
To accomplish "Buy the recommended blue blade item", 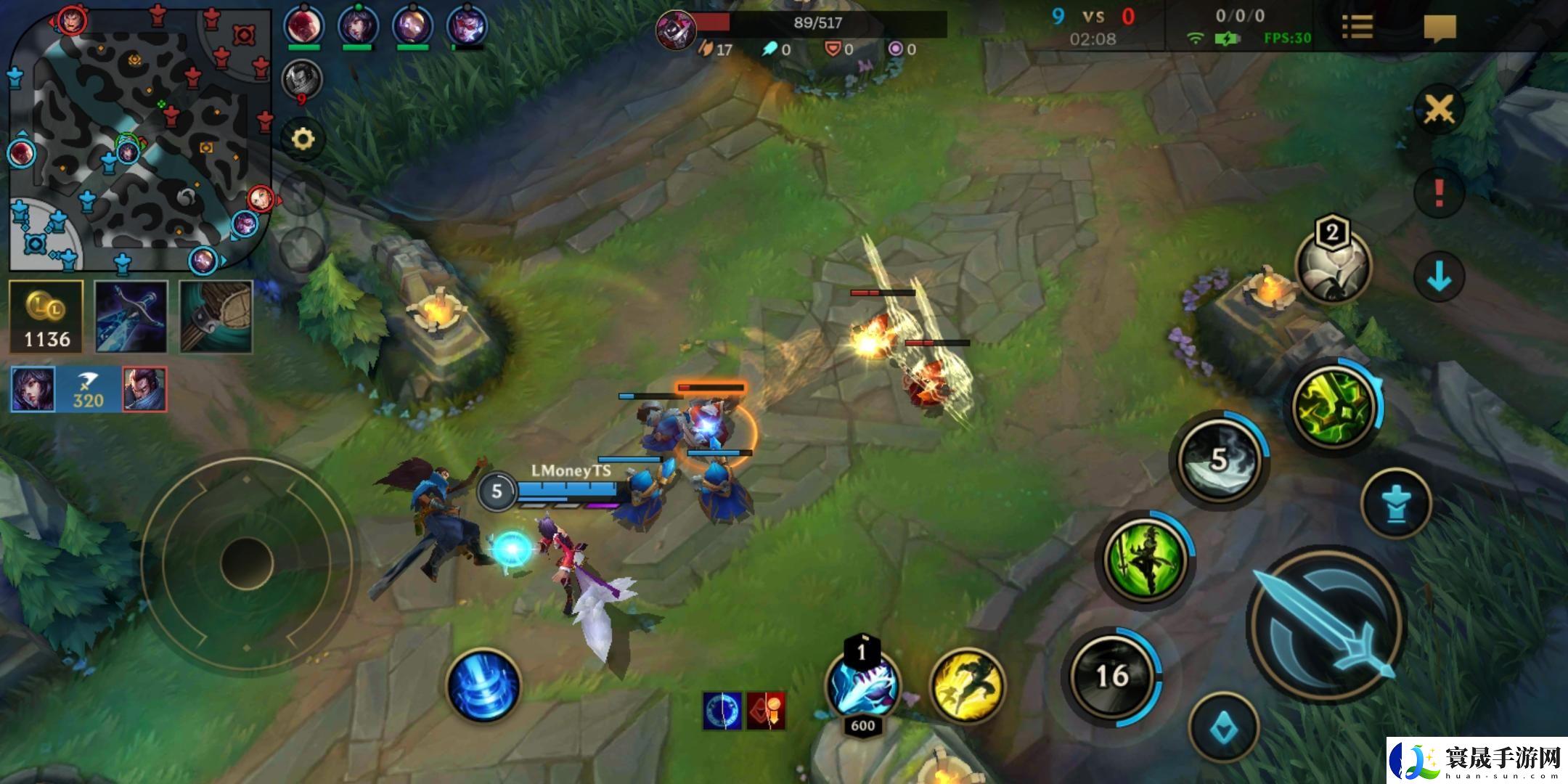I will click(131, 317).
